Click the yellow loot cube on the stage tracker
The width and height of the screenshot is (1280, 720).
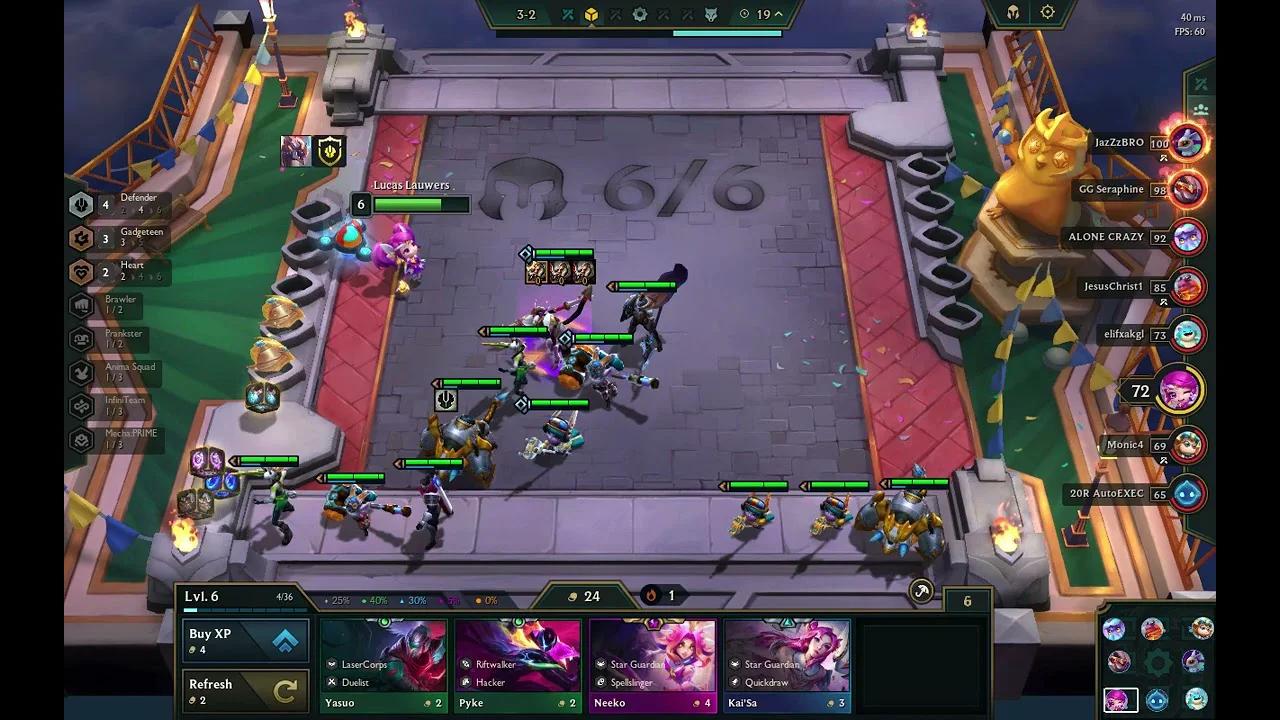591,14
